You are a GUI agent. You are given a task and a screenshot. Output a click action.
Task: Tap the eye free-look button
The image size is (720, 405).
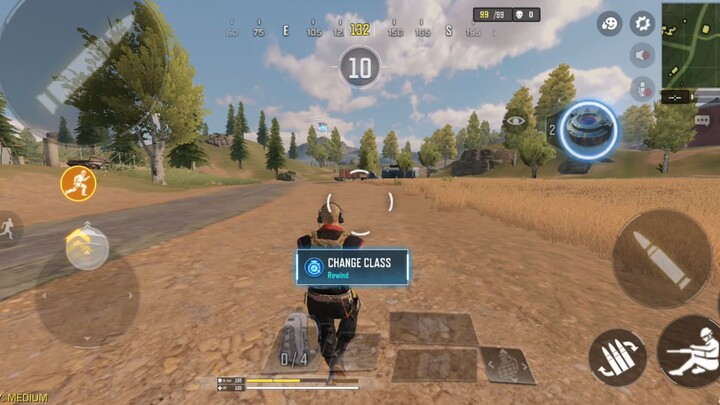point(516,122)
